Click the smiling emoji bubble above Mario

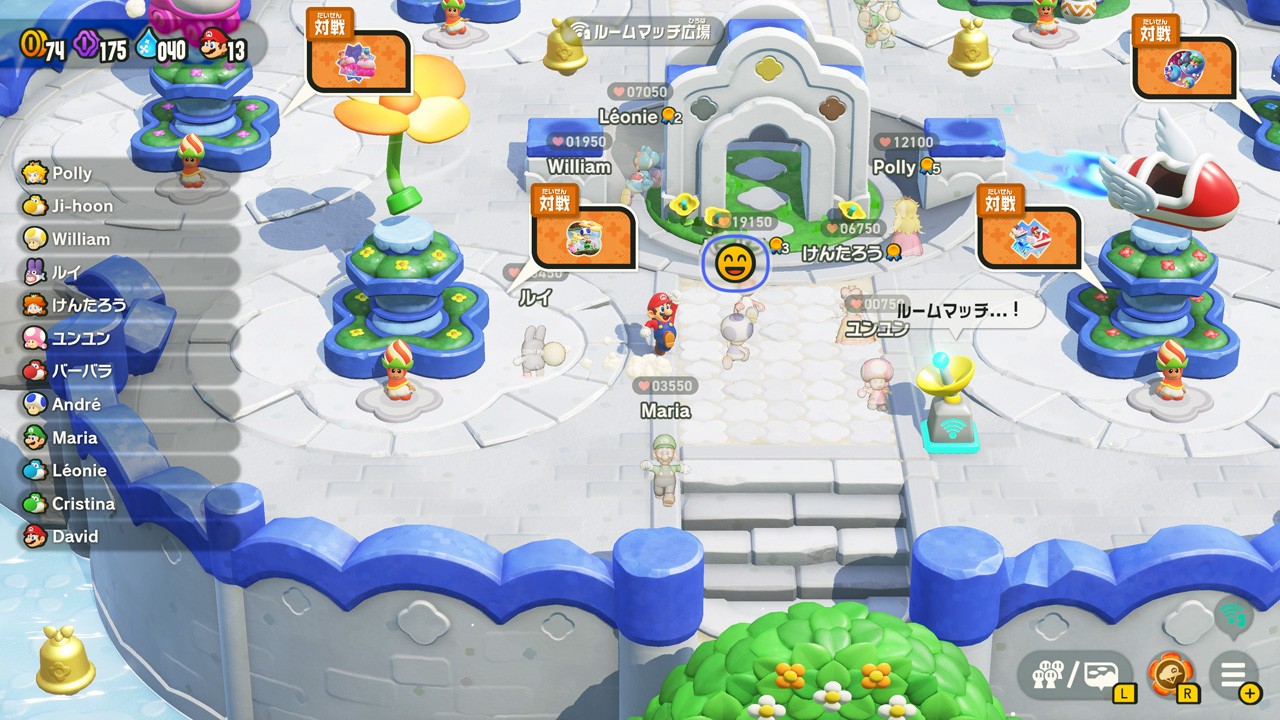[736, 264]
